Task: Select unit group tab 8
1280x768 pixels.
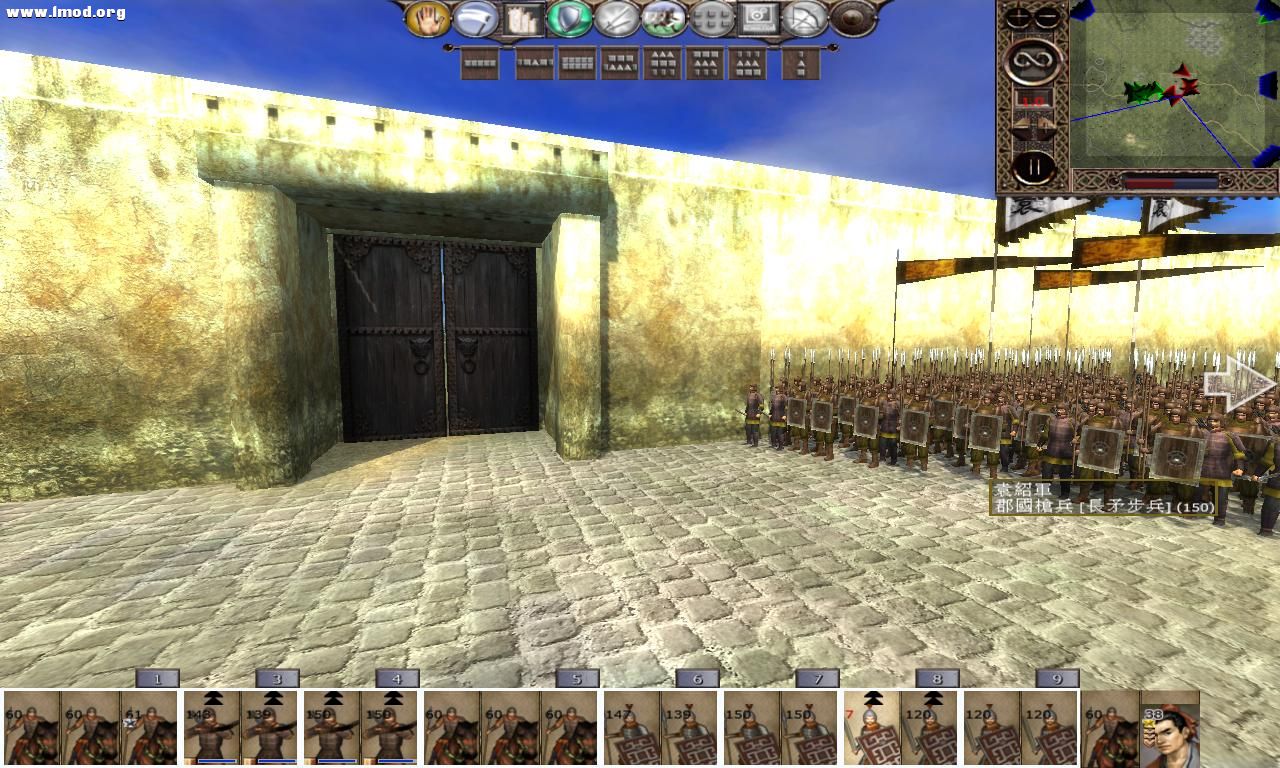Action: click(x=936, y=677)
